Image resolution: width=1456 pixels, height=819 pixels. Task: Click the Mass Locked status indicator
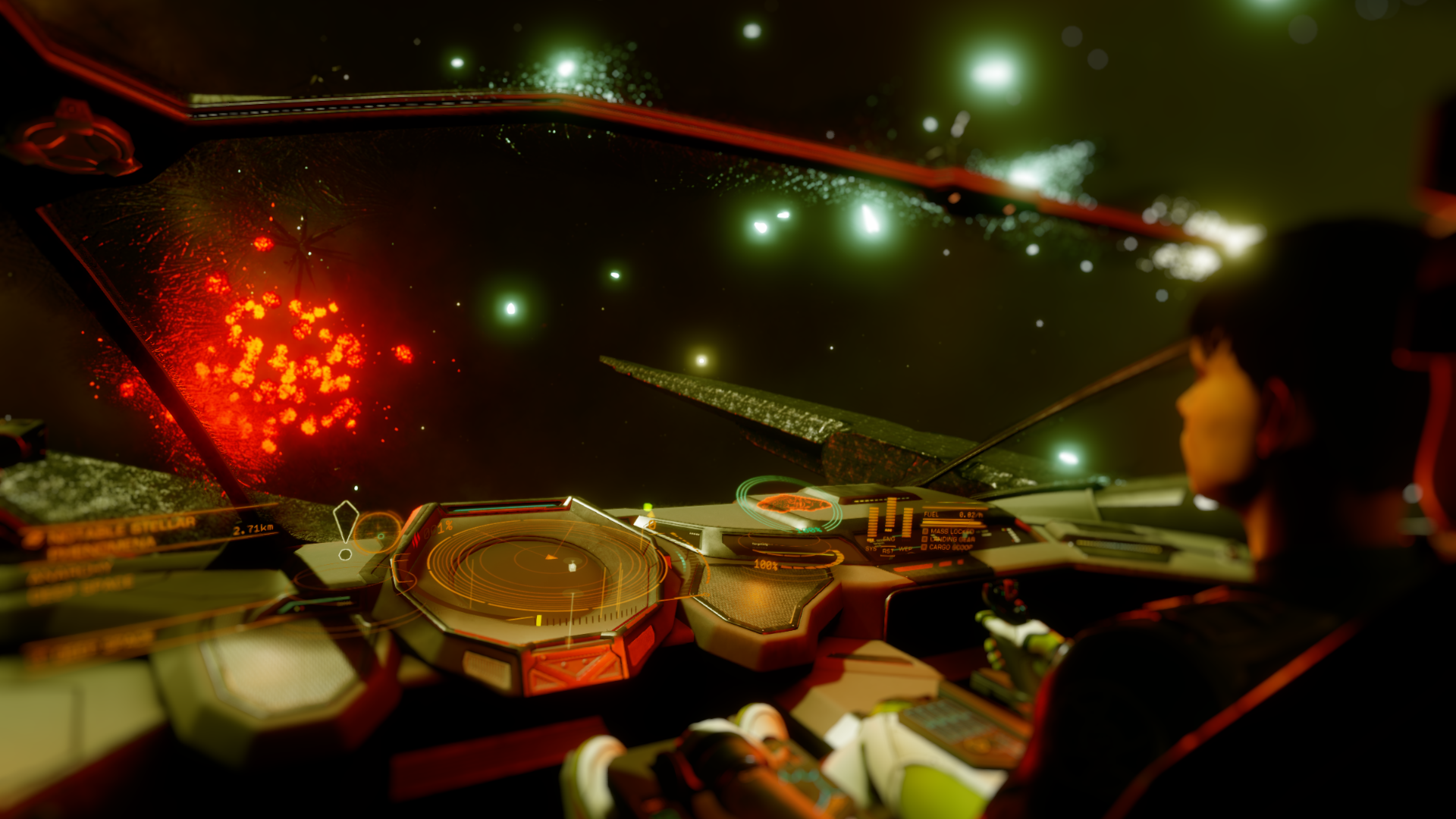[x=949, y=532]
